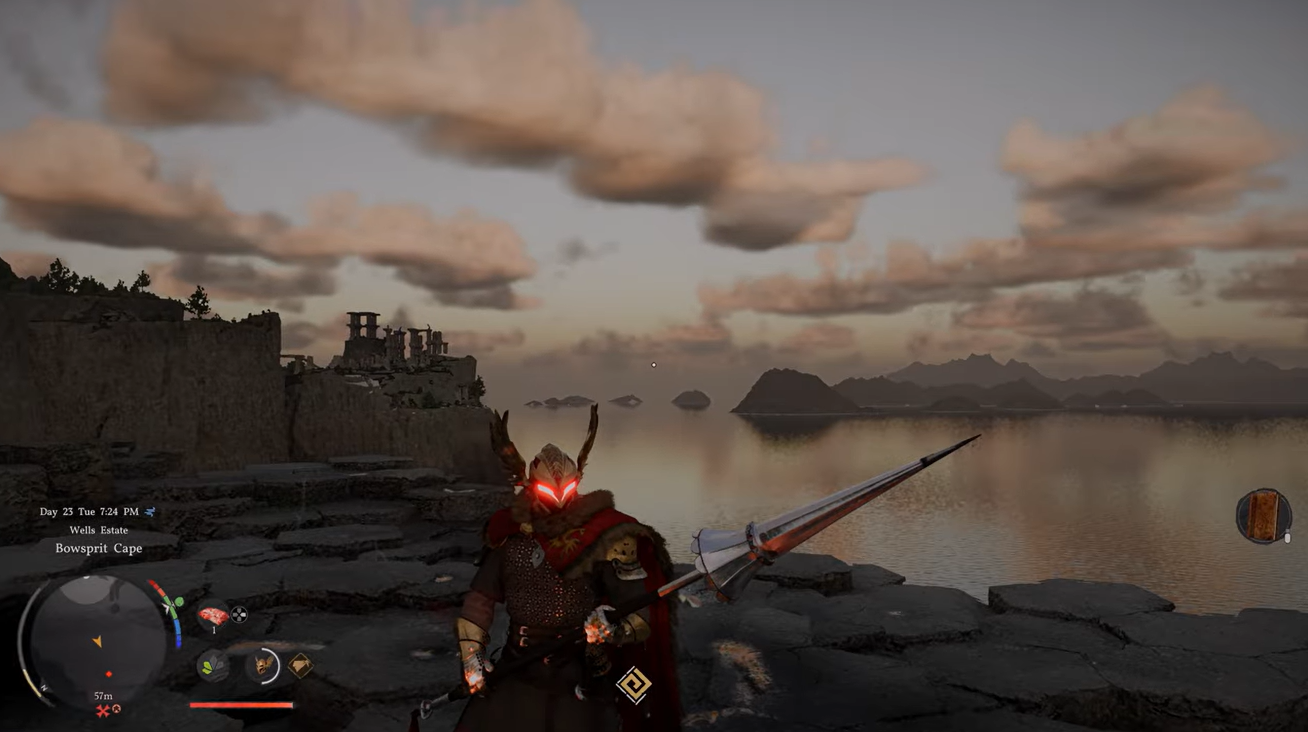
Task: Click the horned helmet ability icon
Action: pos(264,665)
